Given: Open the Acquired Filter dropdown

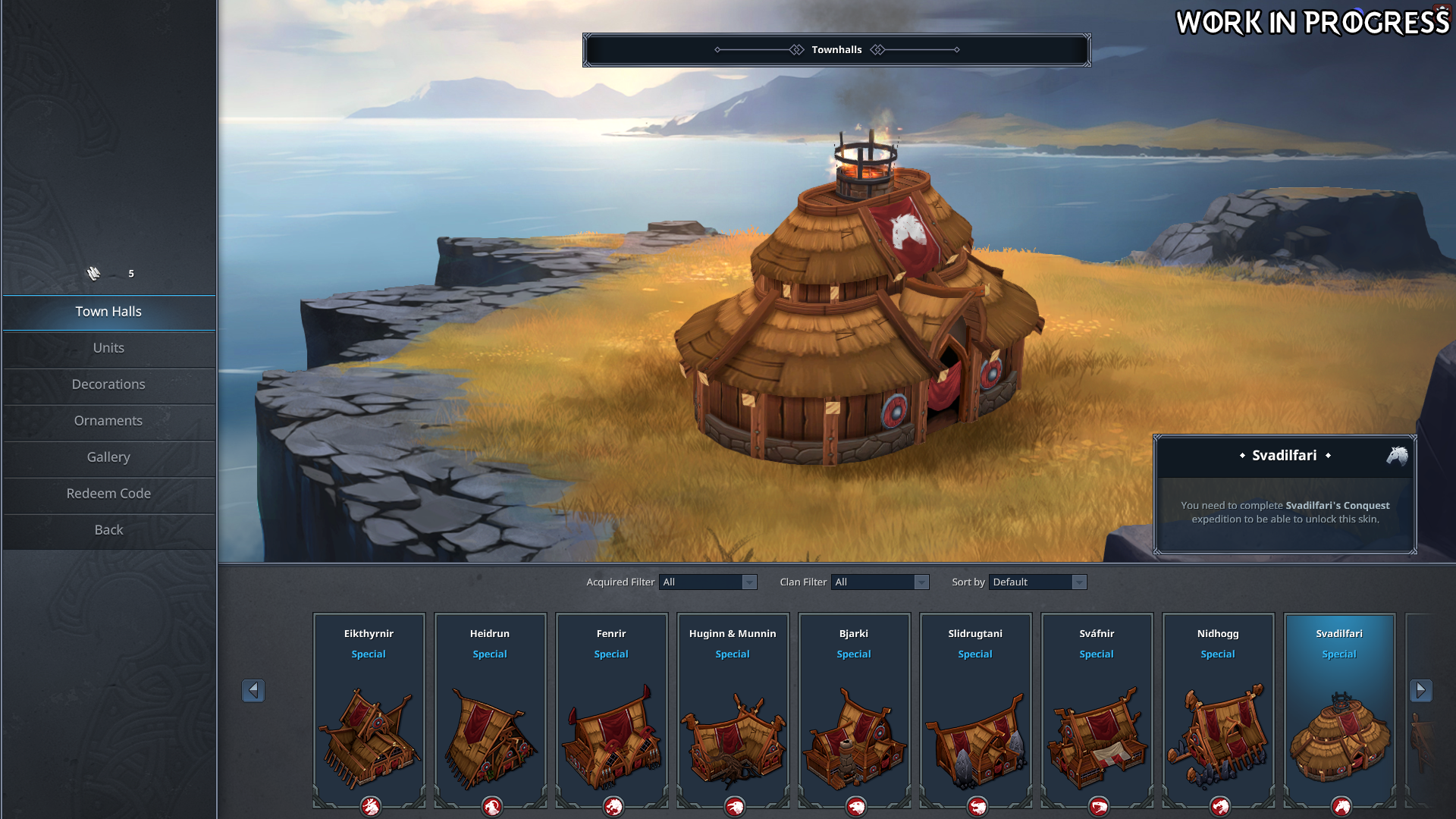Looking at the screenshot, I should [708, 582].
